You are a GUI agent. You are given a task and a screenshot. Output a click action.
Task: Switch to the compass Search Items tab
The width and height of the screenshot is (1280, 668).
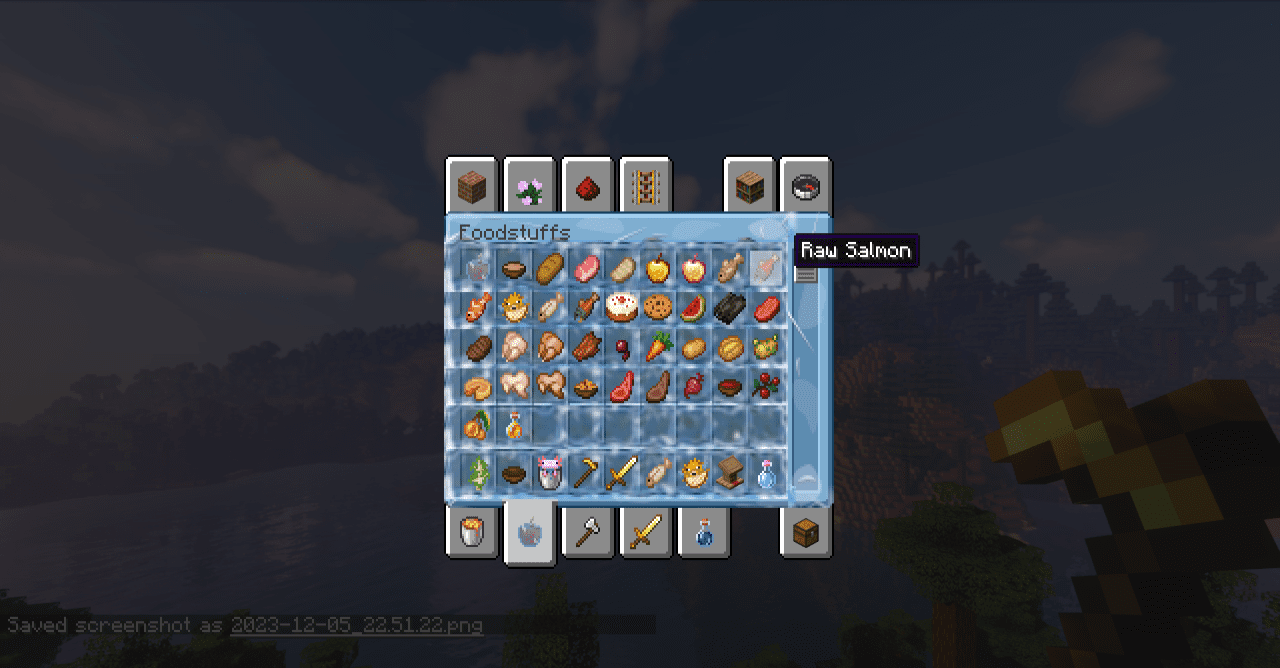pos(805,186)
